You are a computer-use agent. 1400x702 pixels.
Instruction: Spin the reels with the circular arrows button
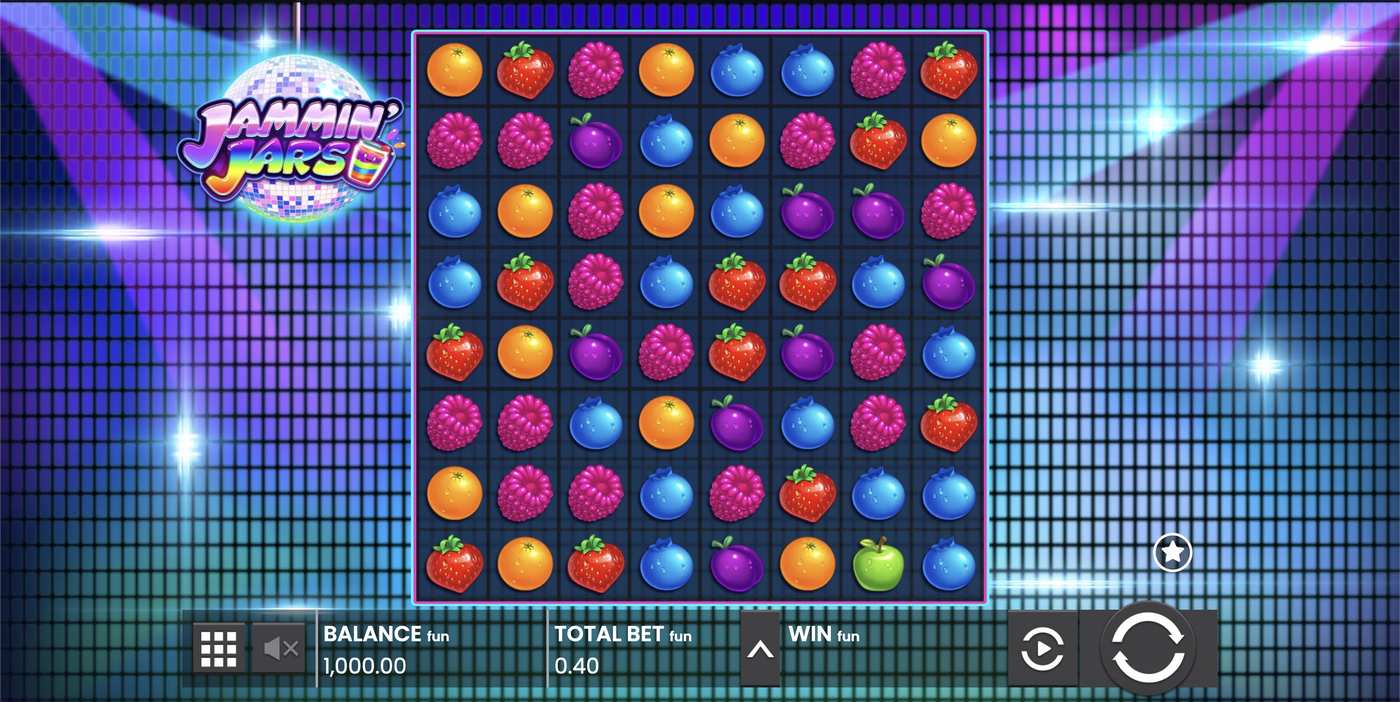point(1148,648)
